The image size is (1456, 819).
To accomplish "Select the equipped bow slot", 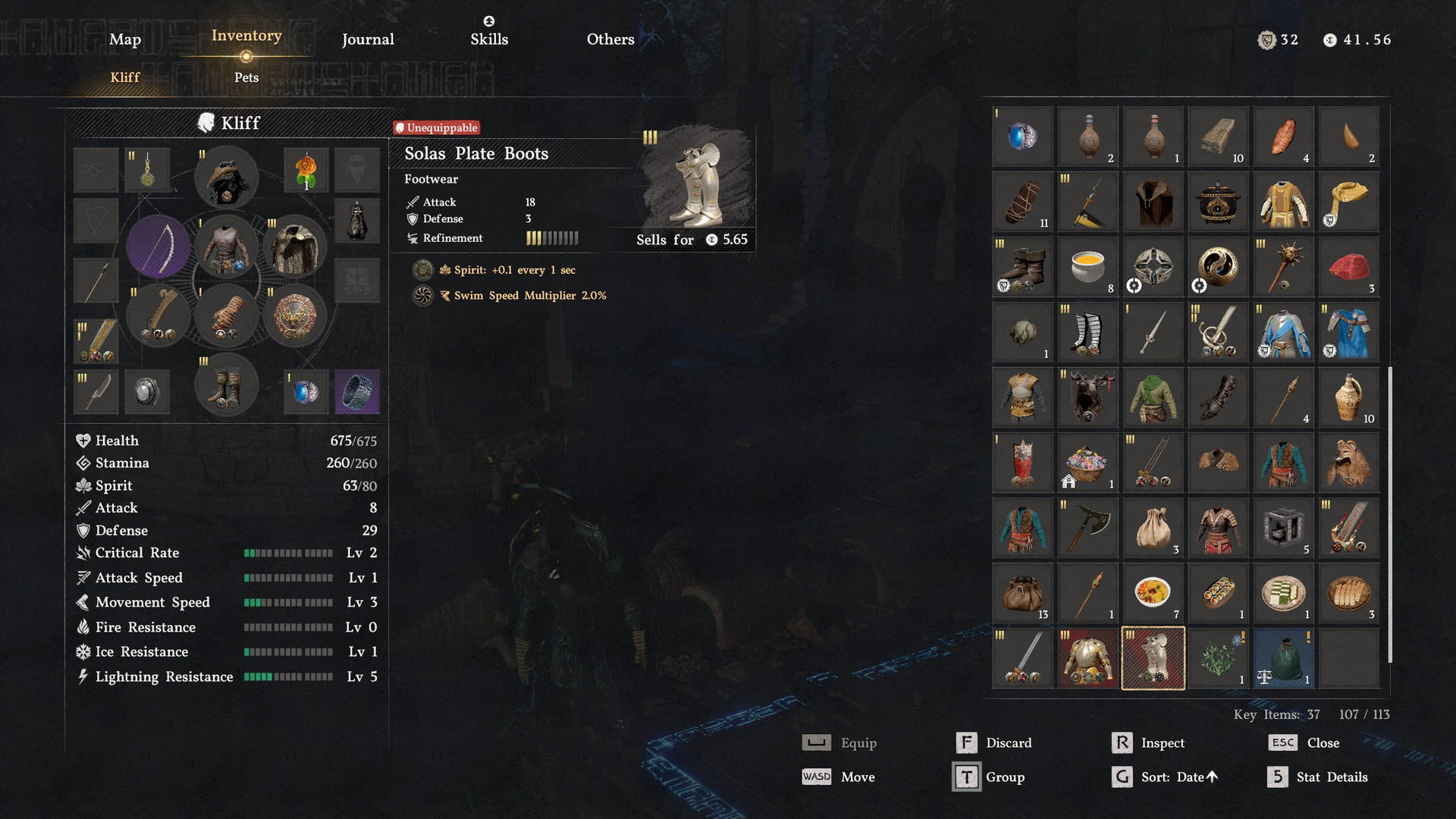I will tap(158, 246).
